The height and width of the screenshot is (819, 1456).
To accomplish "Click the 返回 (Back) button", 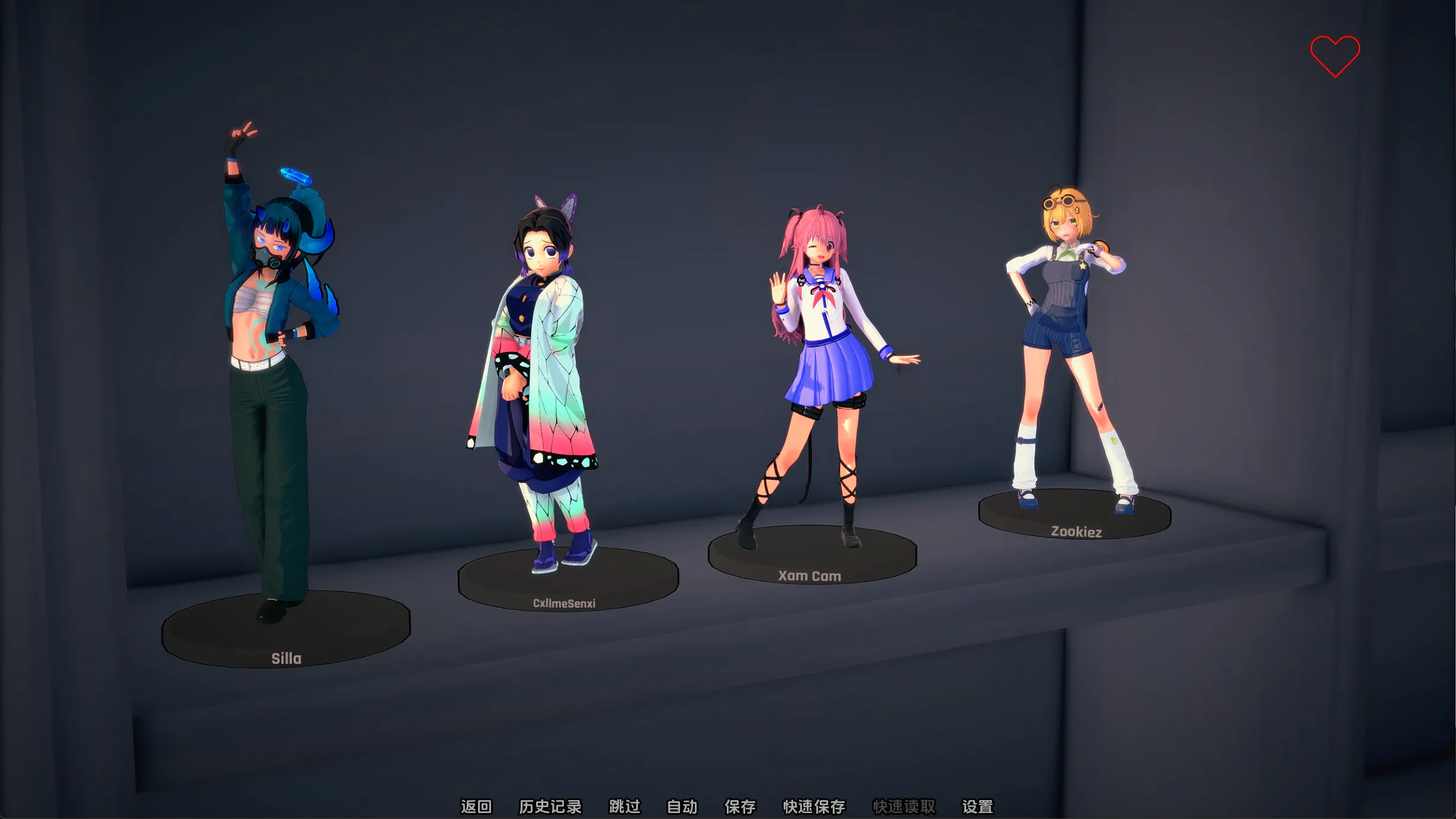I will [x=476, y=807].
